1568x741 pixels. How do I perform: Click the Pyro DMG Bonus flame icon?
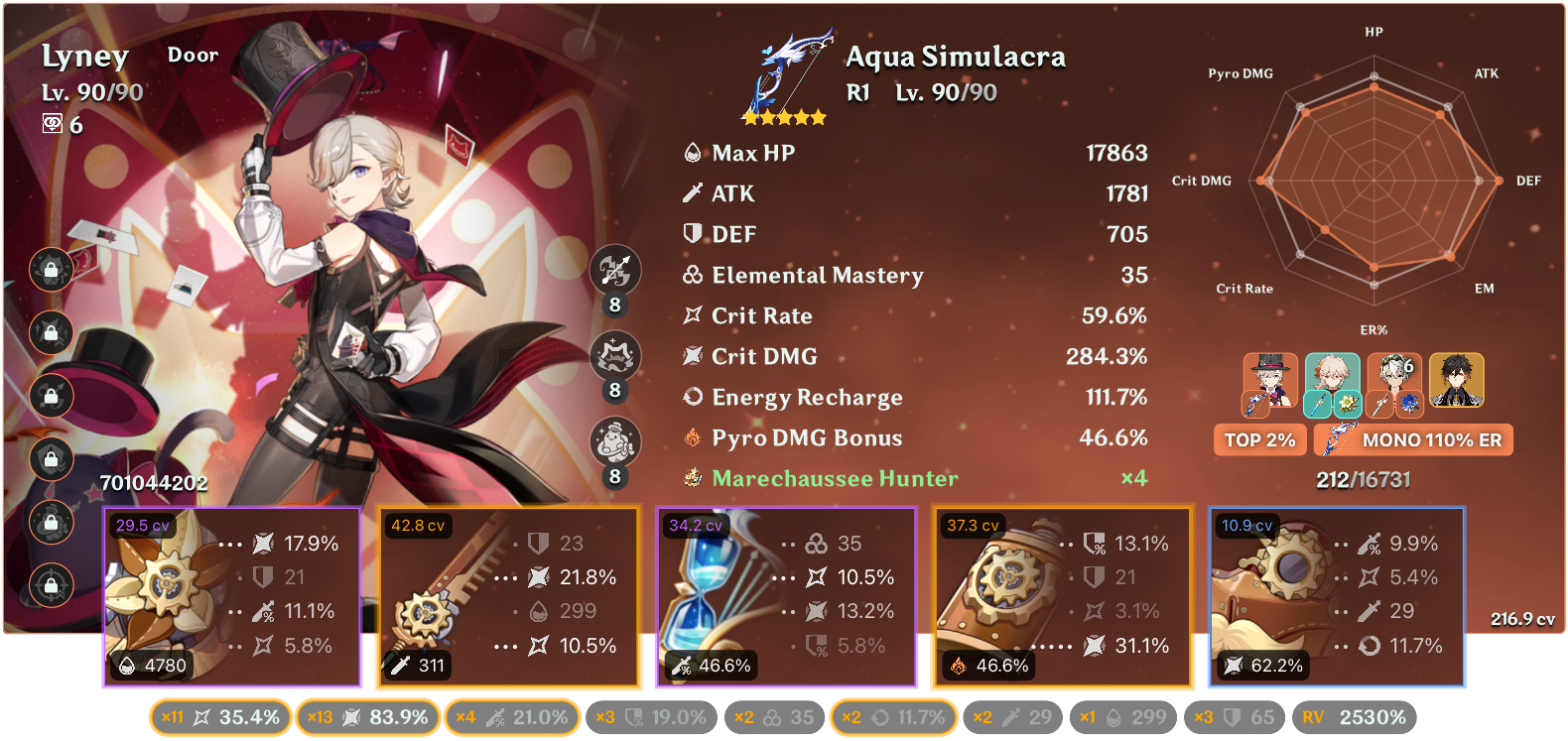[x=693, y=437]
